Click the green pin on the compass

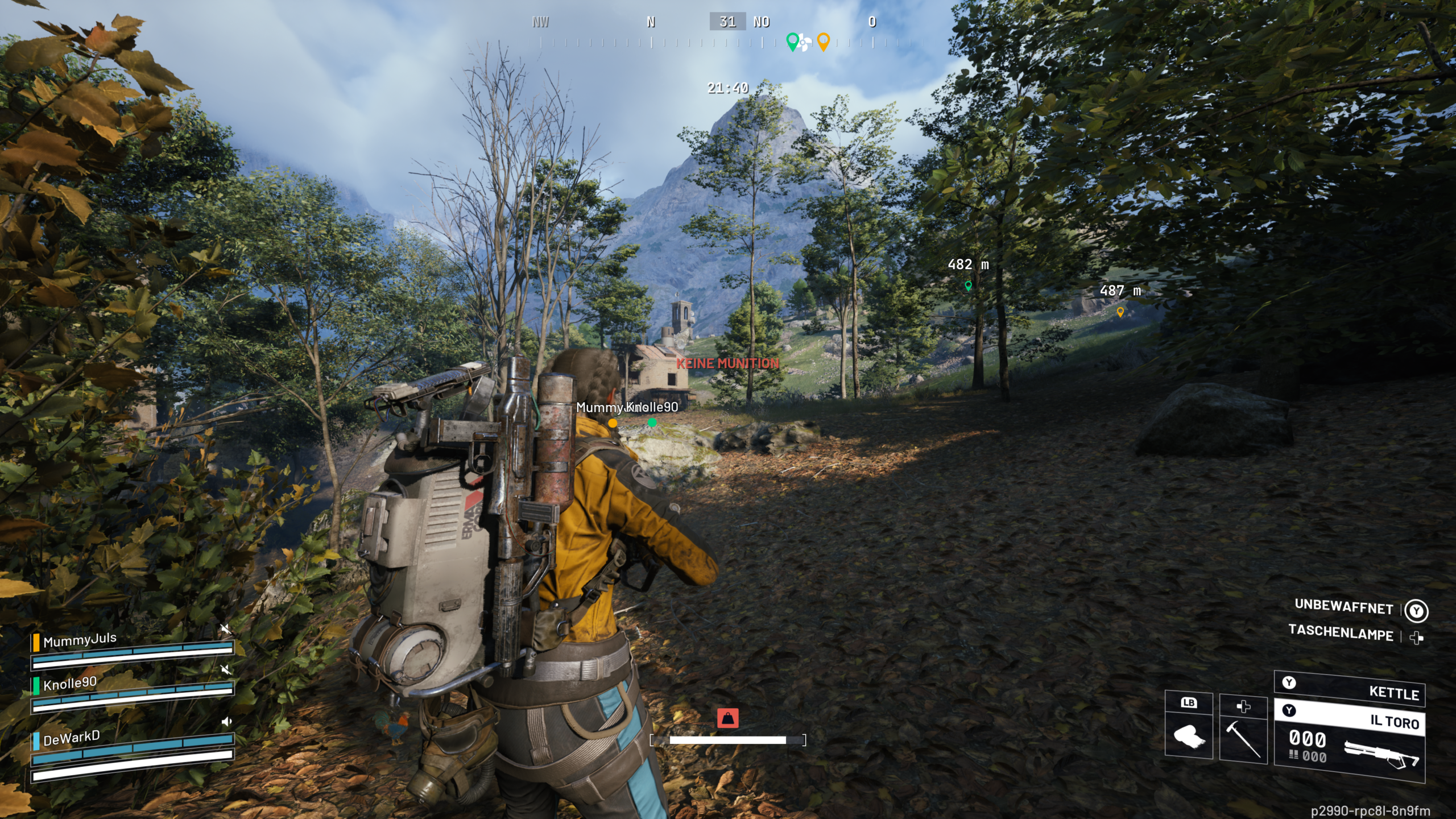[792, 41]
